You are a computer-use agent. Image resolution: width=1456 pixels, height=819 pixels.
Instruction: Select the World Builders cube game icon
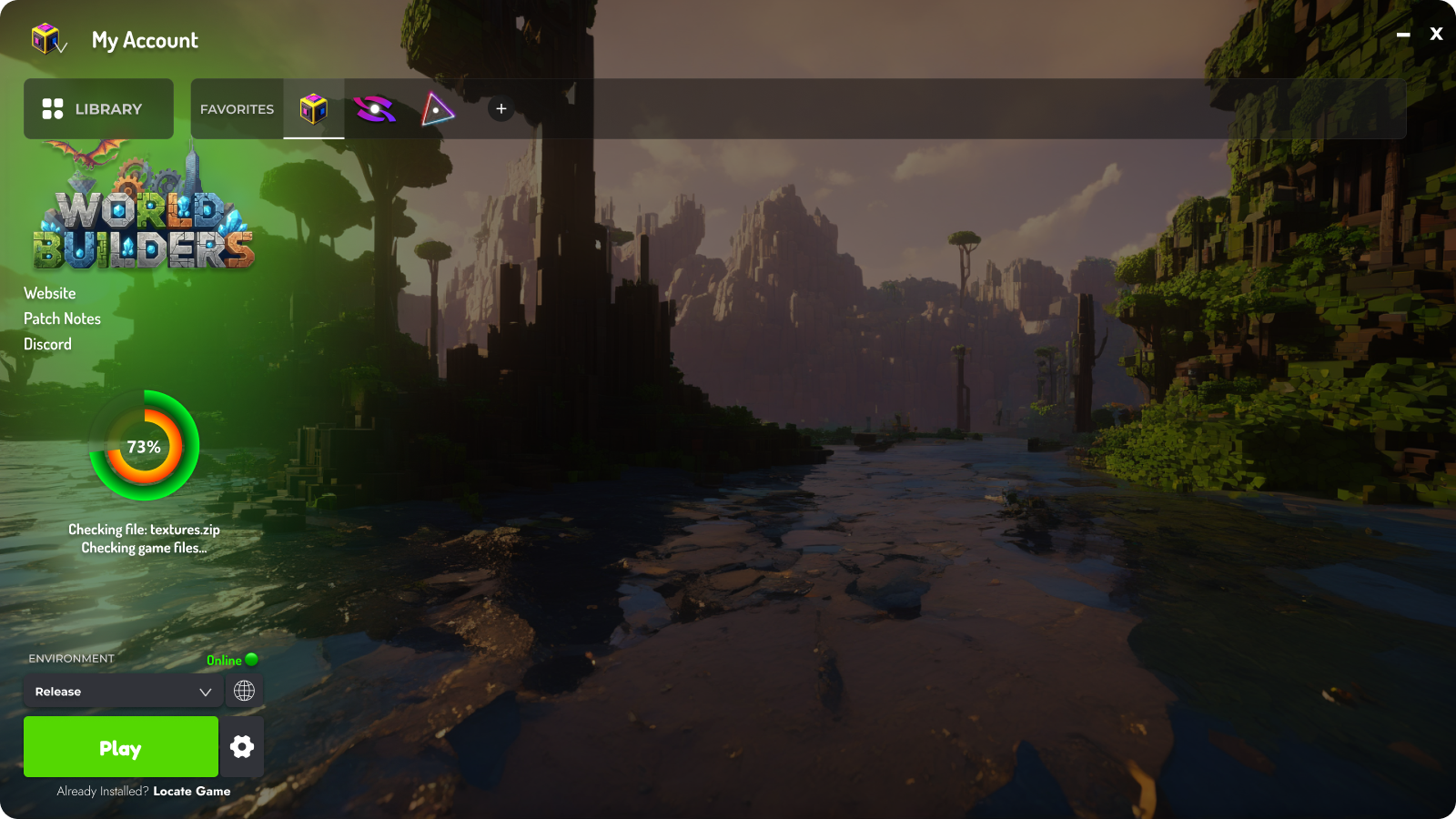[313, 110]
